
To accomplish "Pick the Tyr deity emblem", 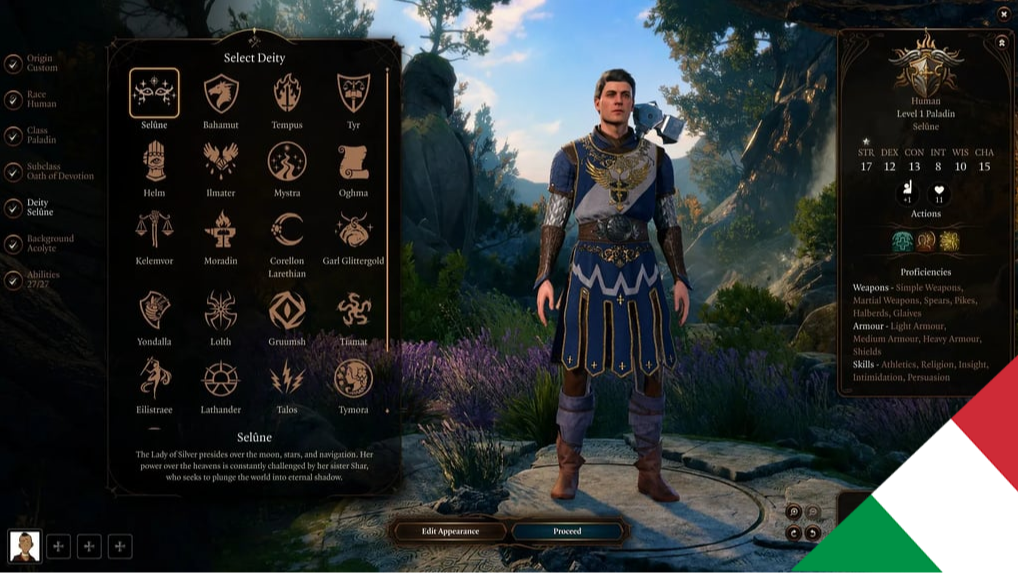I will pyautogui.click(x=353, y=95).
